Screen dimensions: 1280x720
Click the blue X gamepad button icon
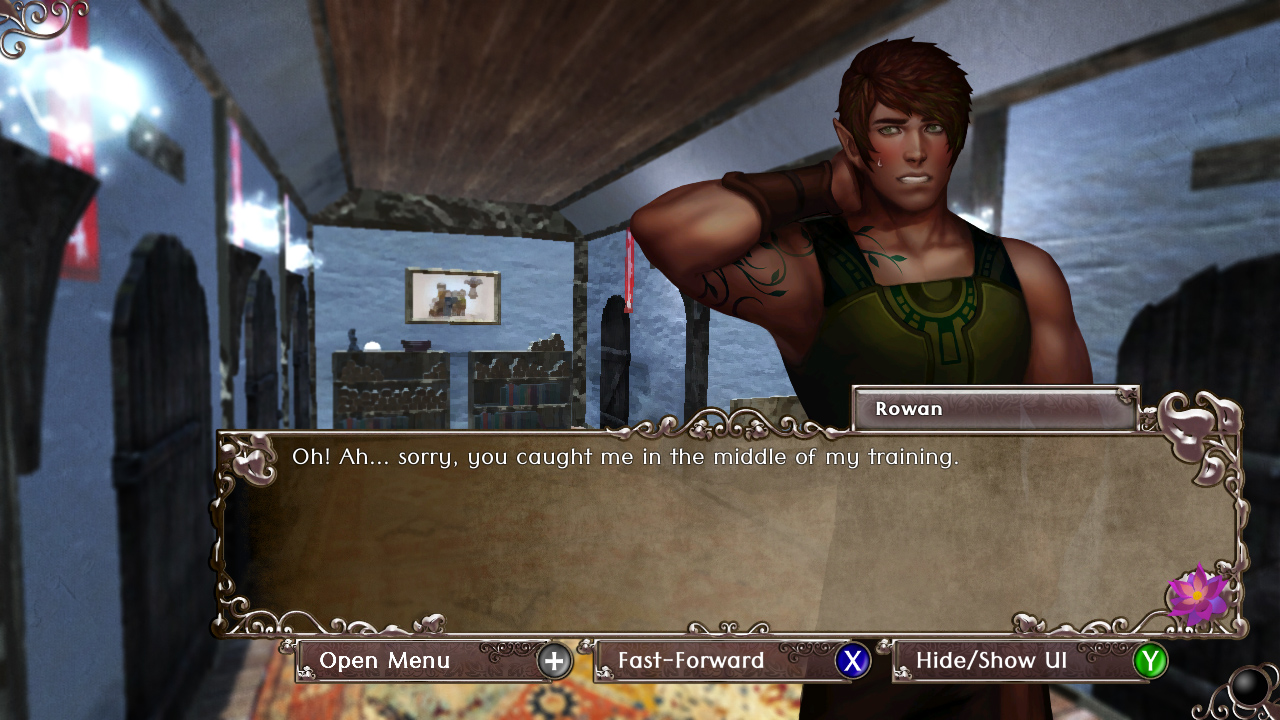click(854, 661)
